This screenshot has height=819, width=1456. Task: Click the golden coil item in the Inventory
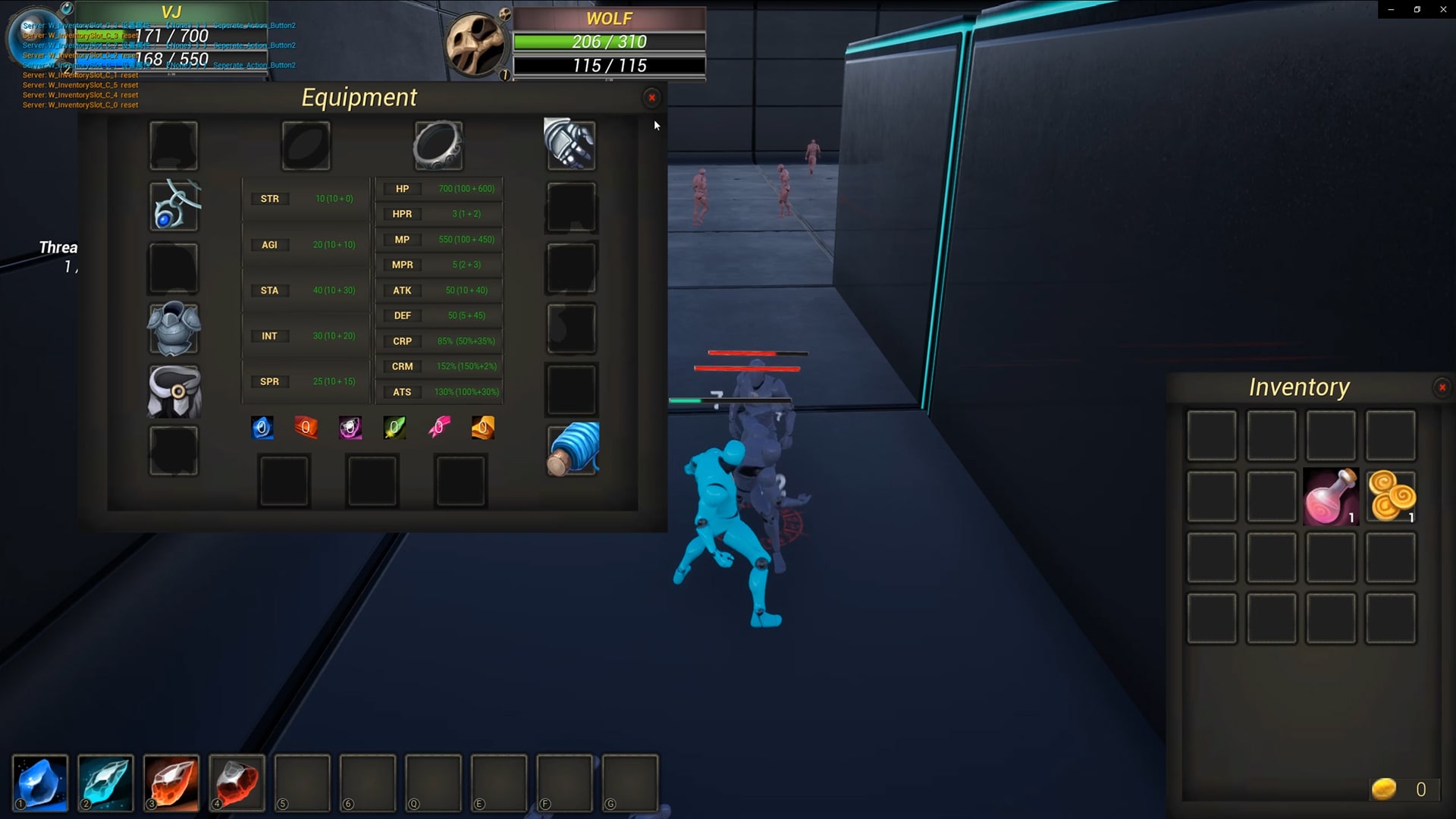tap(1390, 496)
